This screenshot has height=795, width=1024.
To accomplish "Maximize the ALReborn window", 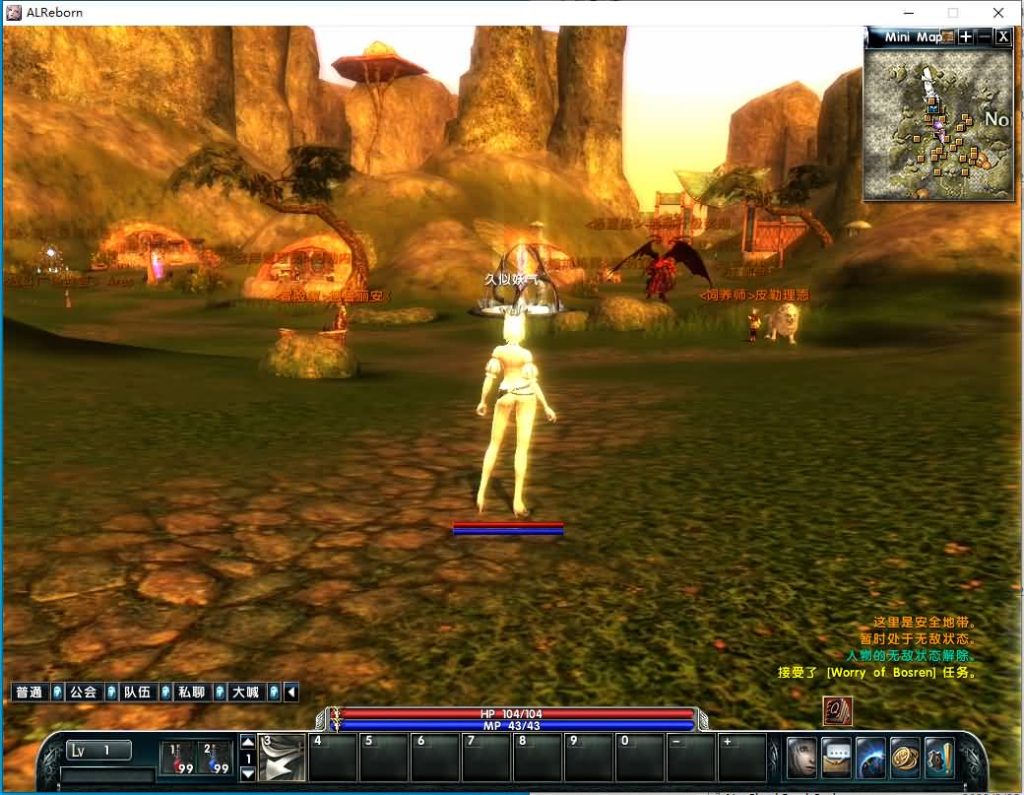I will (x=952, y=13).
